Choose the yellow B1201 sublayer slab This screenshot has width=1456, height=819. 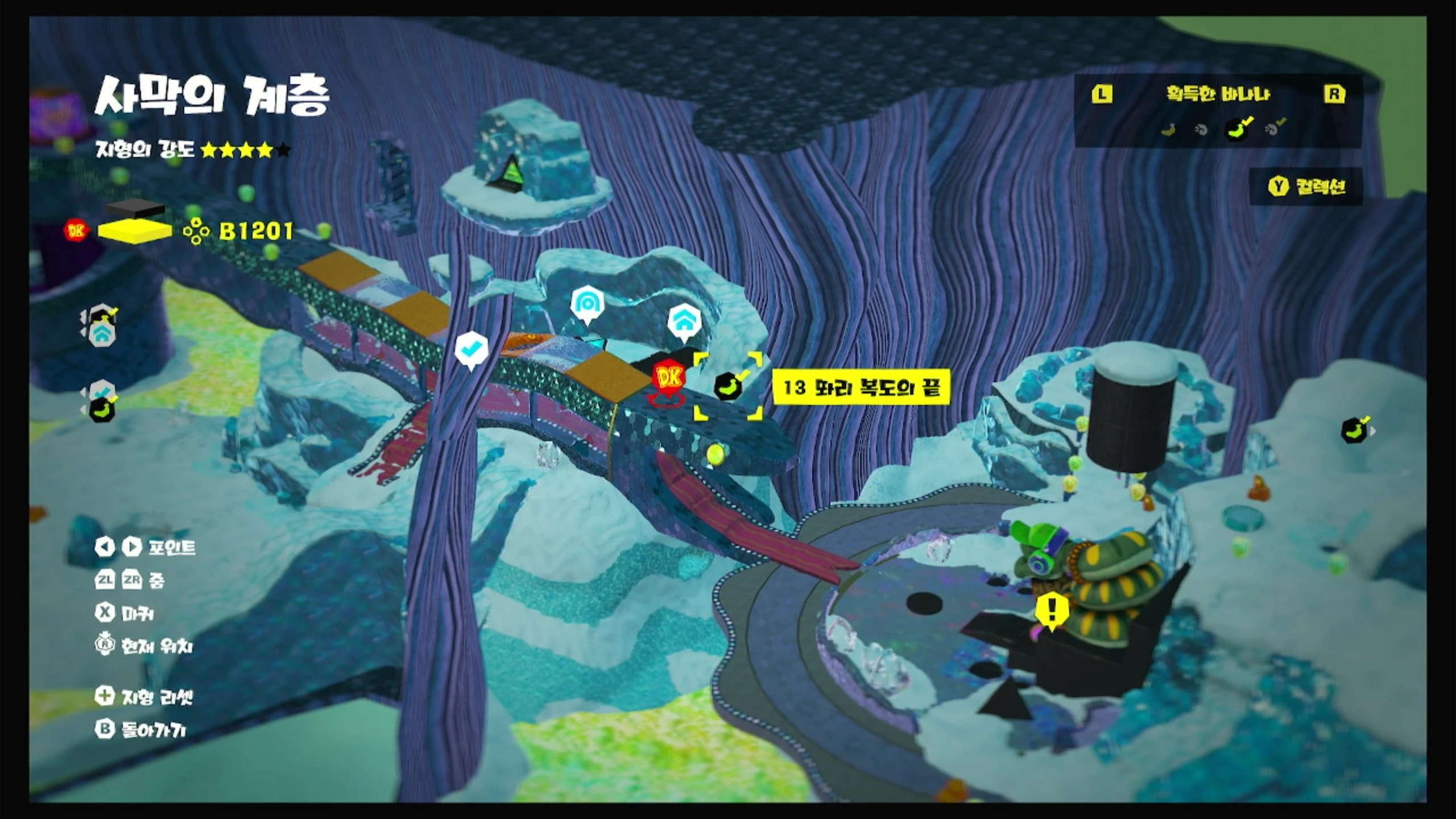click(x=135, y=231)
